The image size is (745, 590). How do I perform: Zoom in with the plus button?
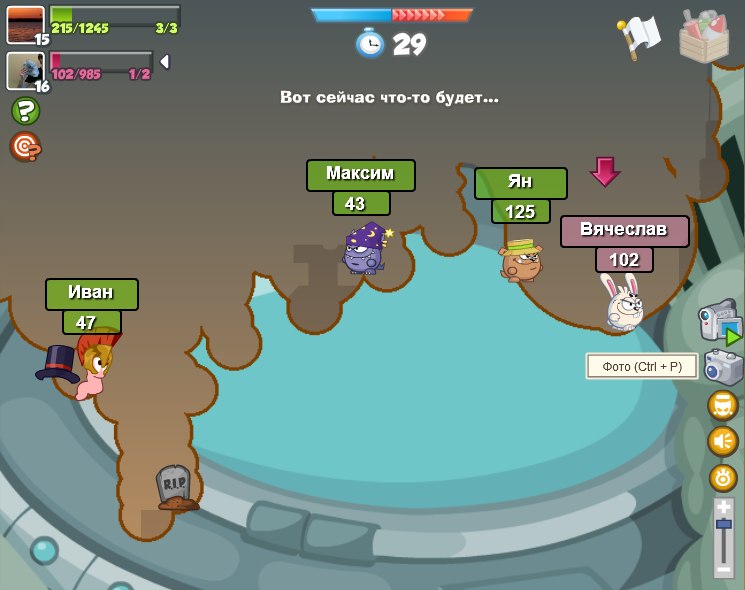724,507
